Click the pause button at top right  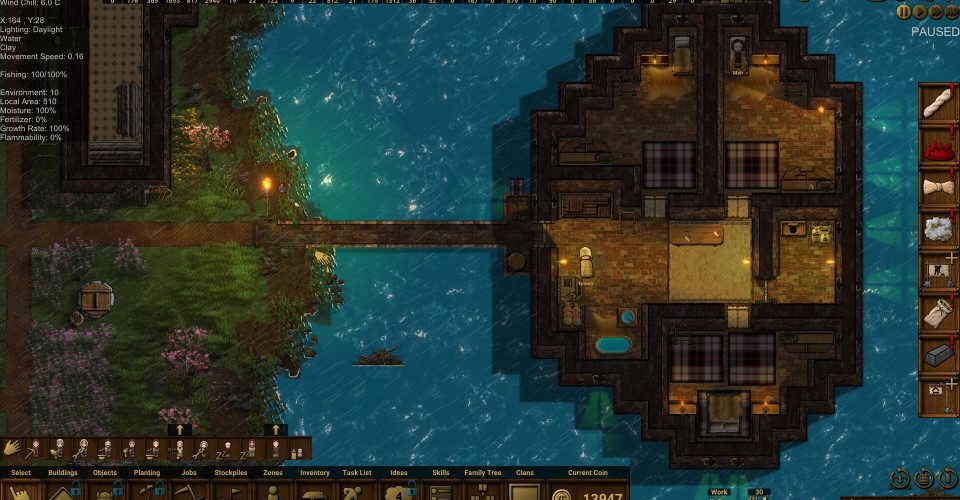coord(904,12)
